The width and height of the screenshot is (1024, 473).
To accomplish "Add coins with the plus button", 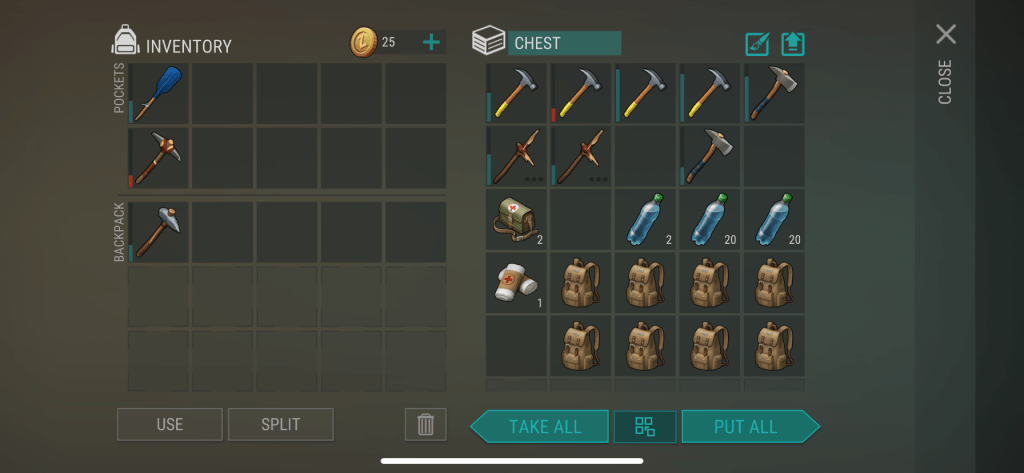I will point(431,42).
